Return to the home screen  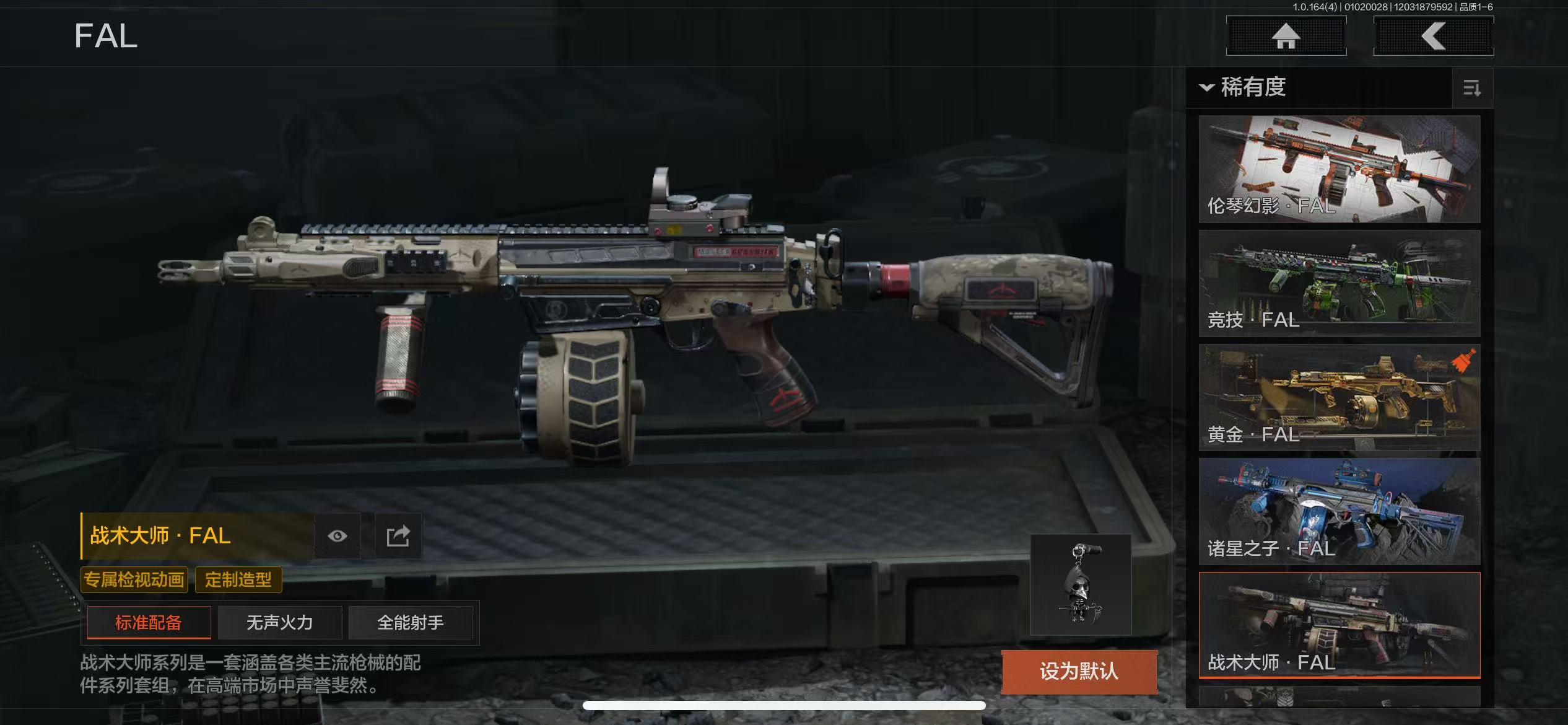click(1286, 36)
